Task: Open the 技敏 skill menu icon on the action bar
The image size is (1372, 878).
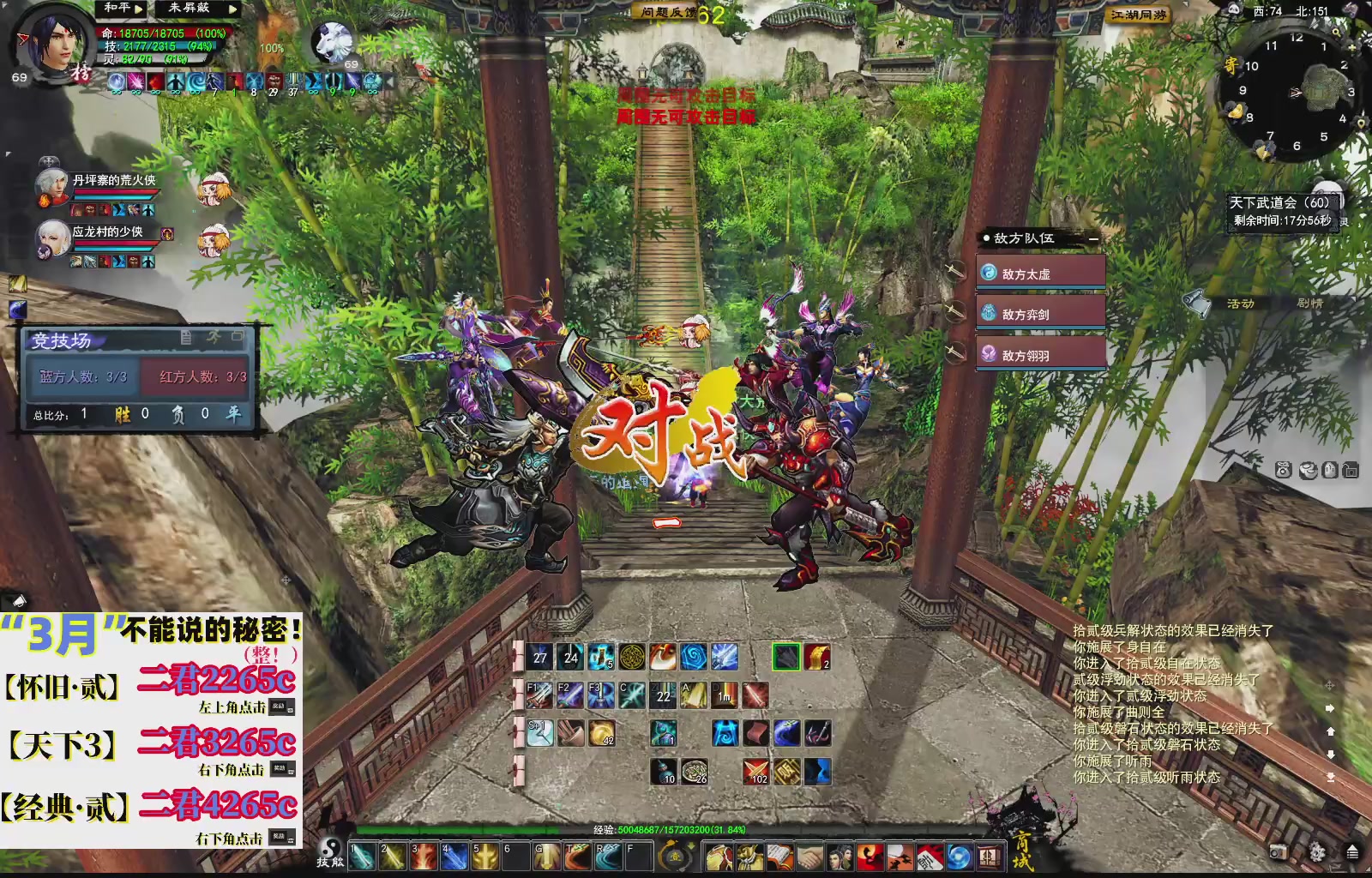Action: pos(330,854)
